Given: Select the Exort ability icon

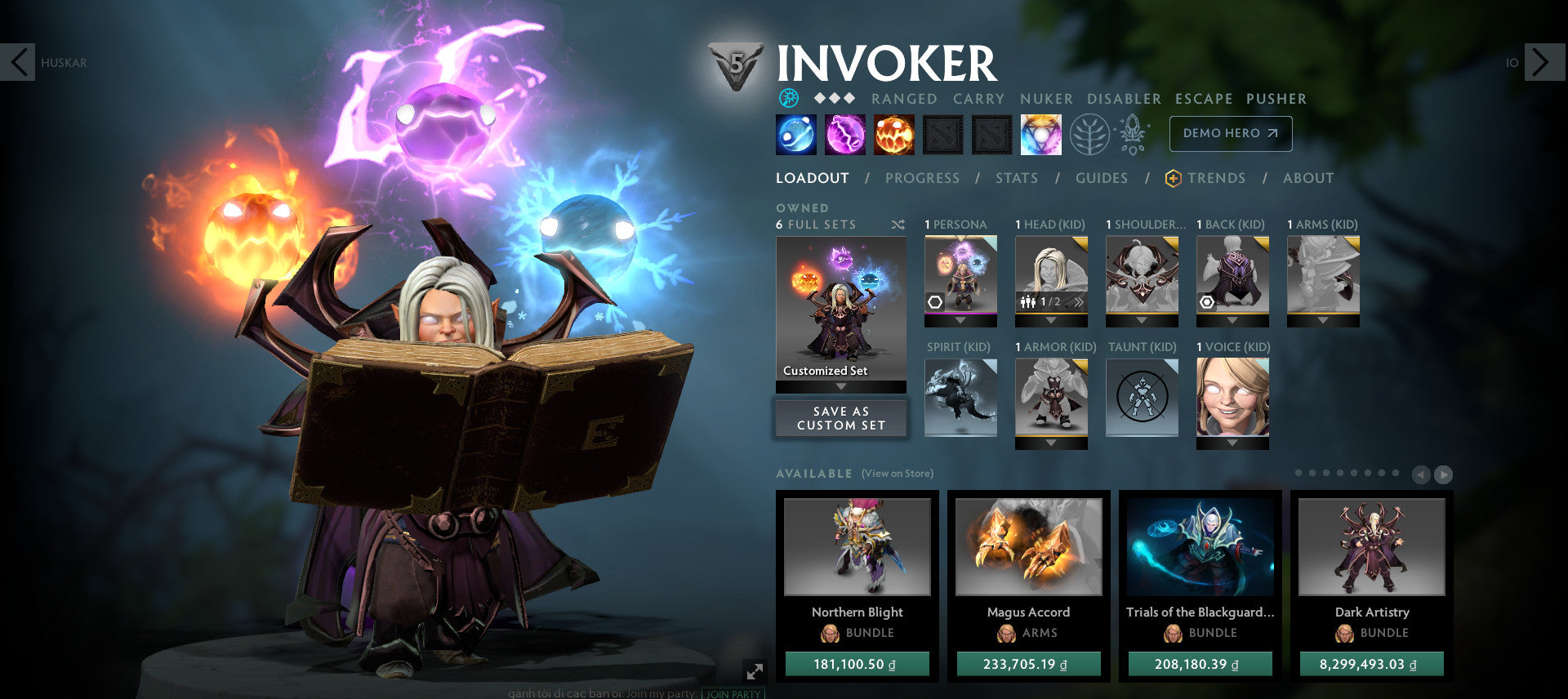Looking at the screenshot, I should point(893,134).
